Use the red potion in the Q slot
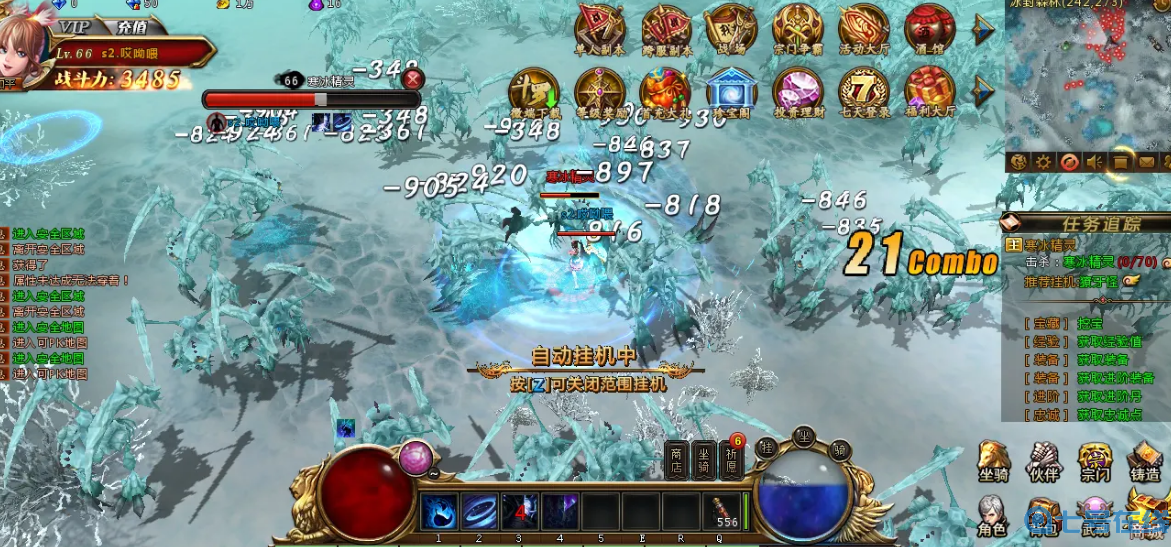The width and height of the screenshot is (1171, 547). [x=725, y=511]
